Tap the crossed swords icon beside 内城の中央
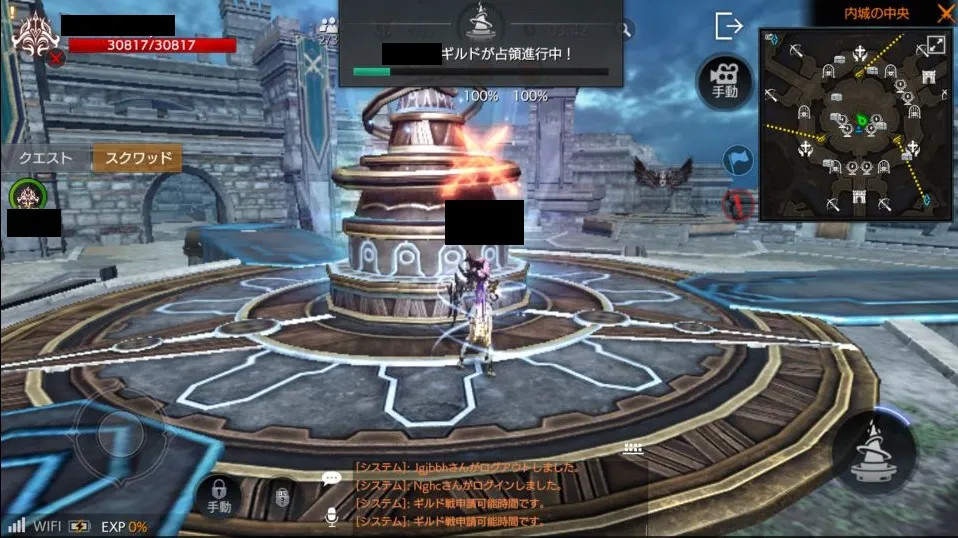The image size is (958, 538). pos(946,13)
